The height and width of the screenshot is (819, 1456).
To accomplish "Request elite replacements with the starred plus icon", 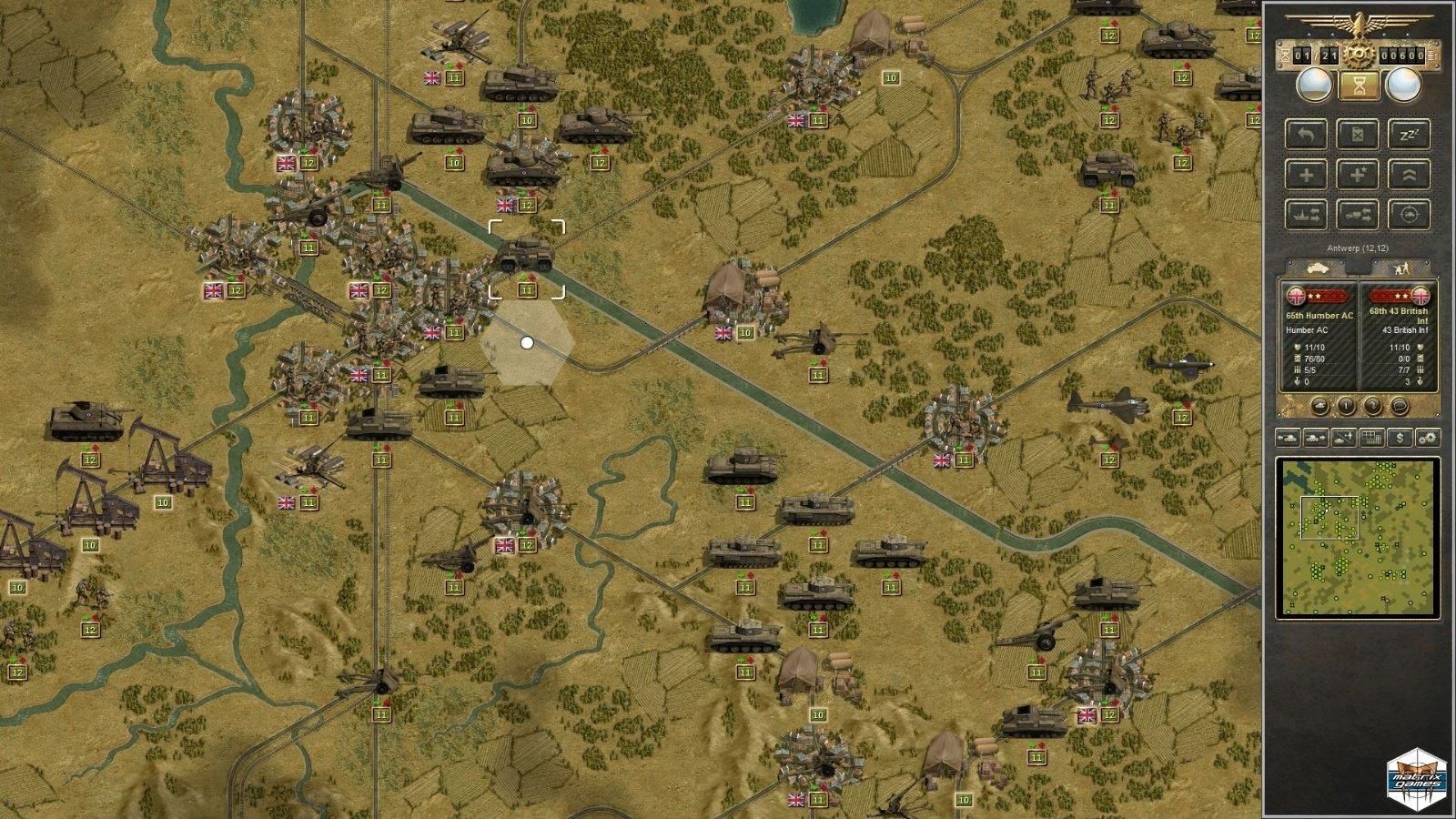I will click(x=1357, y=173).
